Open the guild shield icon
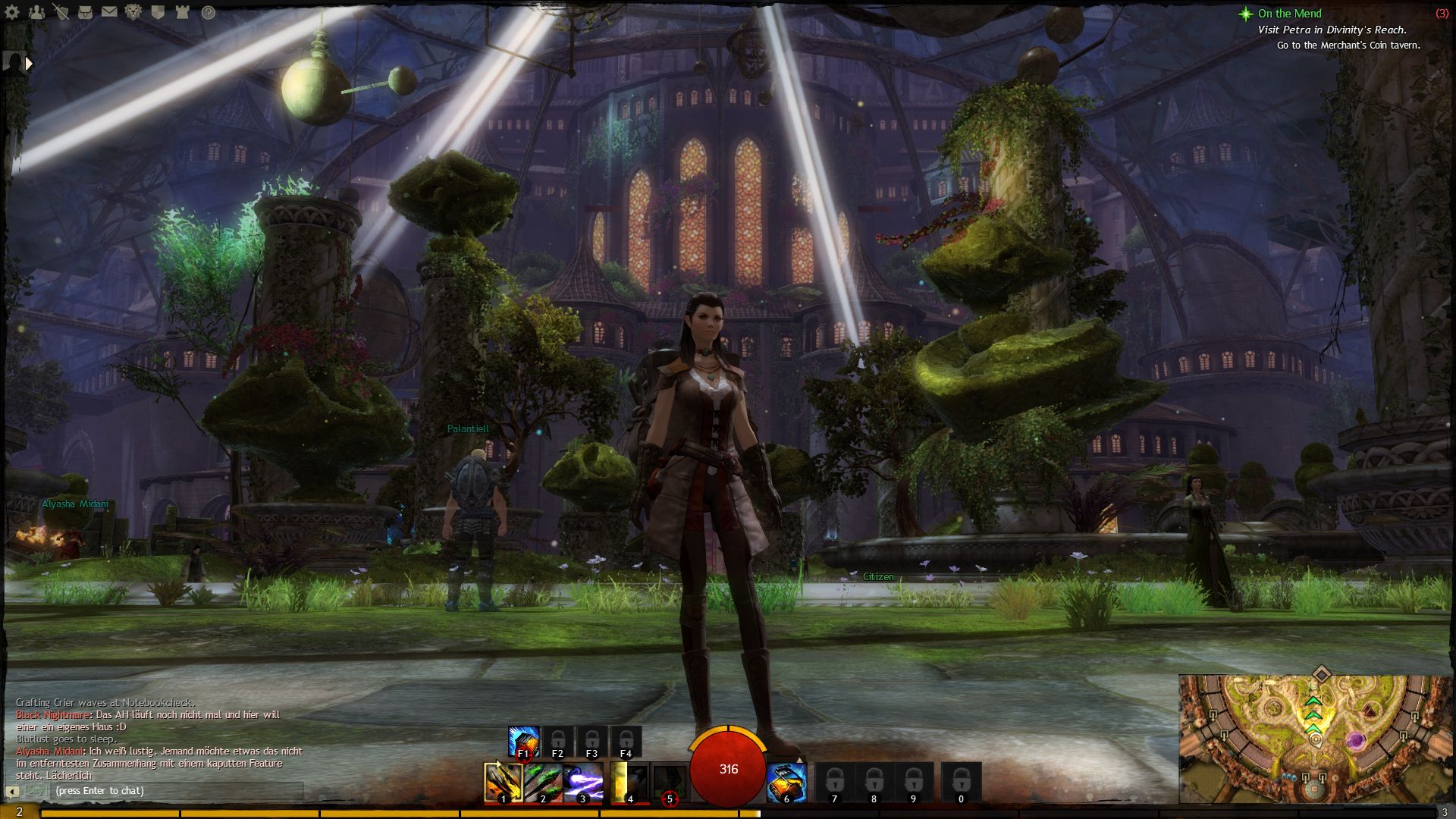 (x=158, y=12)
